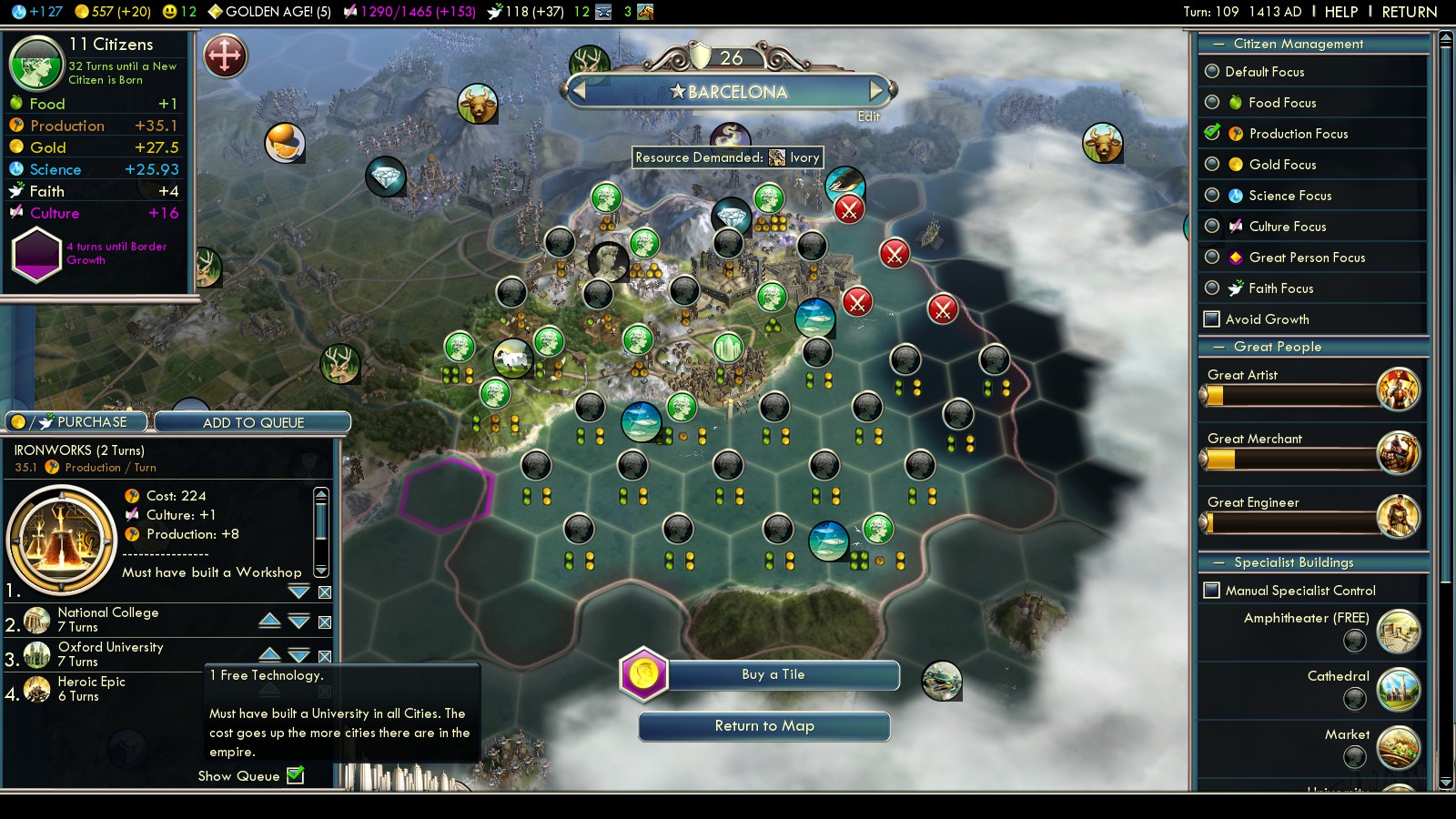Click the Return button in top bar

[1409, 12]
